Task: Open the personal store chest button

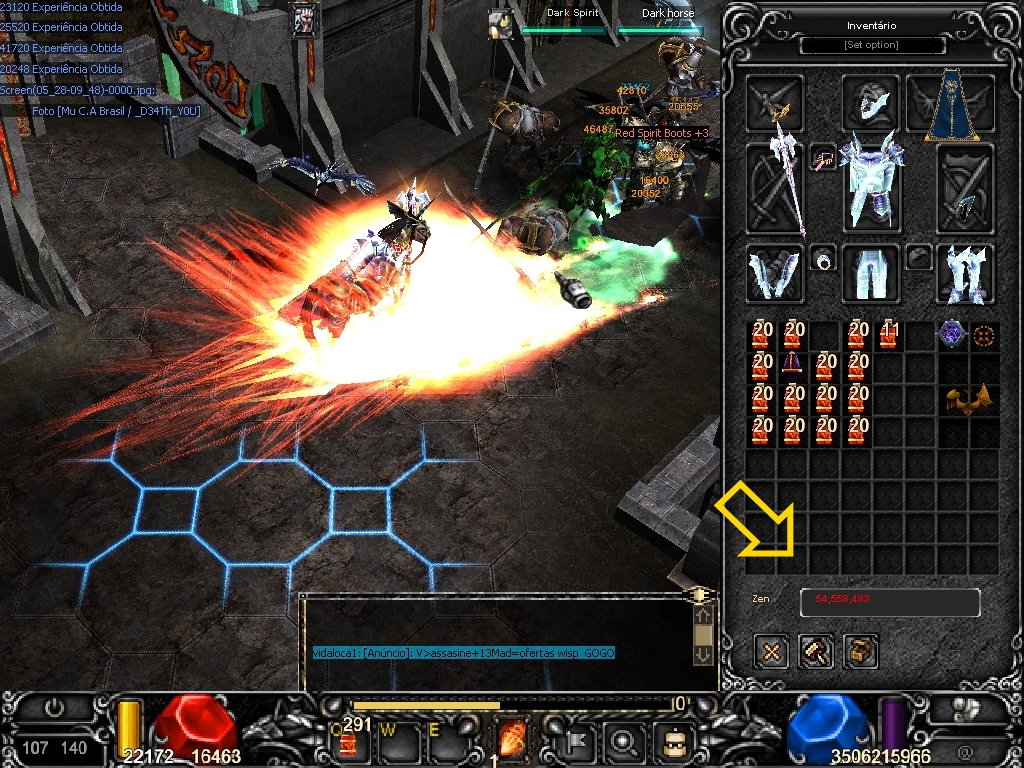Action: pos(861,652)
